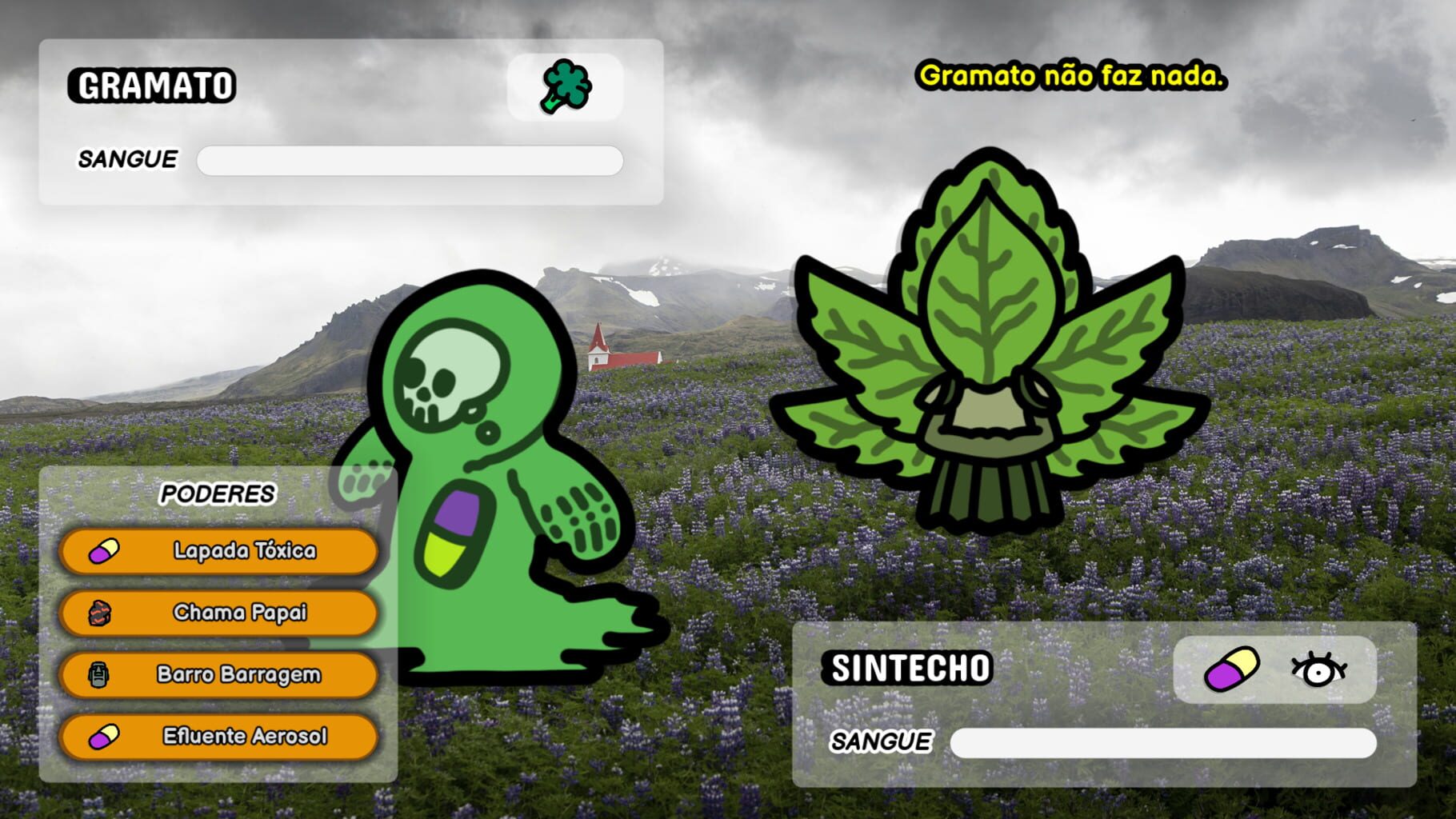
Task: Select the broccoli type icon next to GRAMATO
Action: click(569, 86)
